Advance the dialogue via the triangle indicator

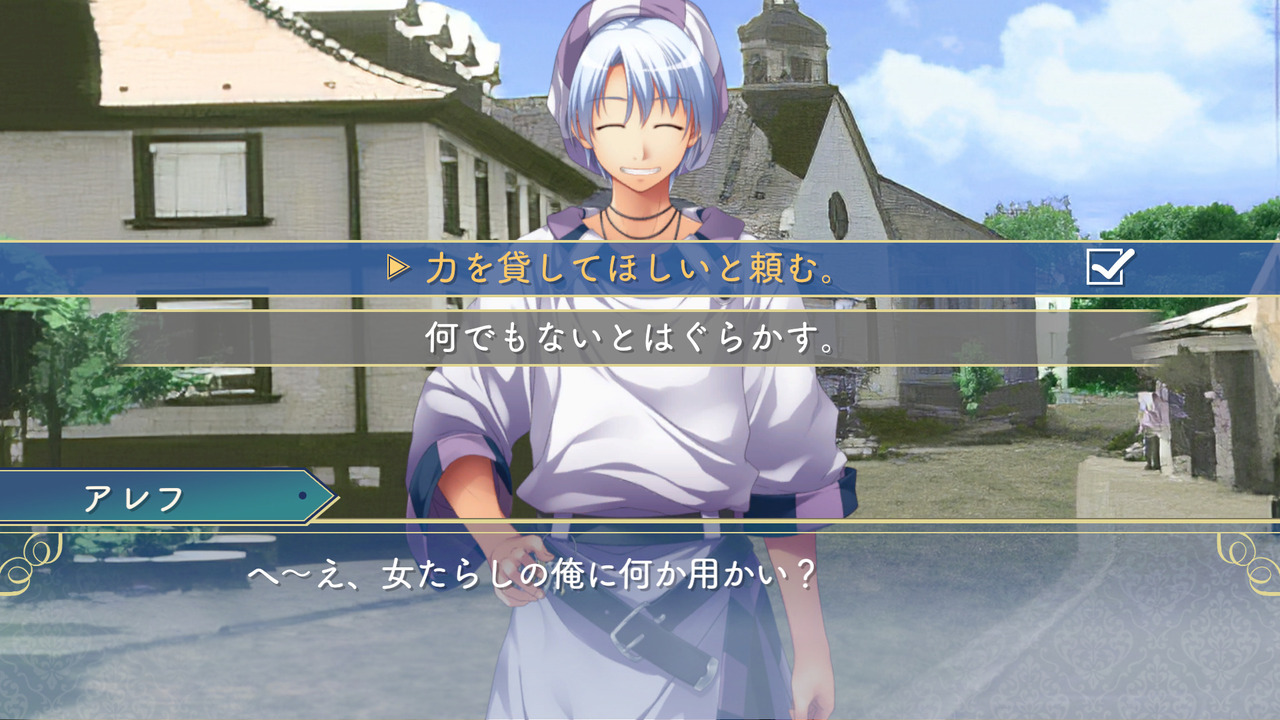tap(397, 268)
